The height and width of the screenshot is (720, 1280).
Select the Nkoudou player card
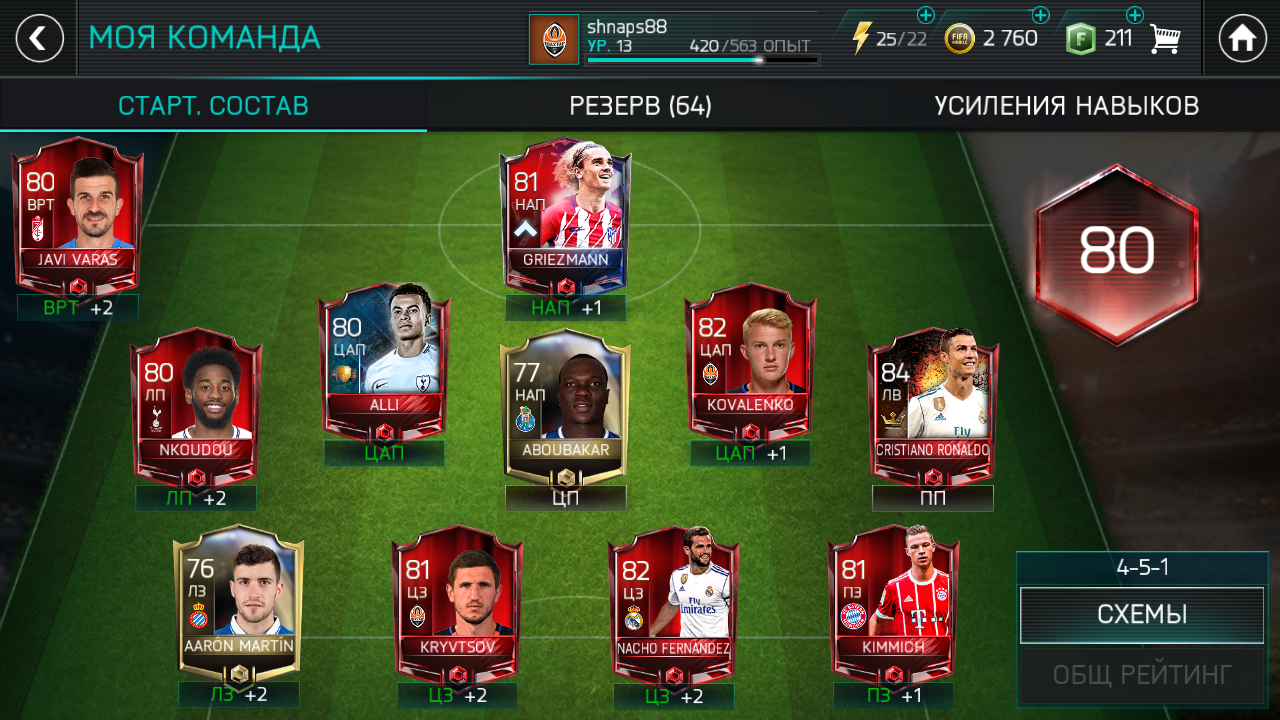click(x=196, y=405)
